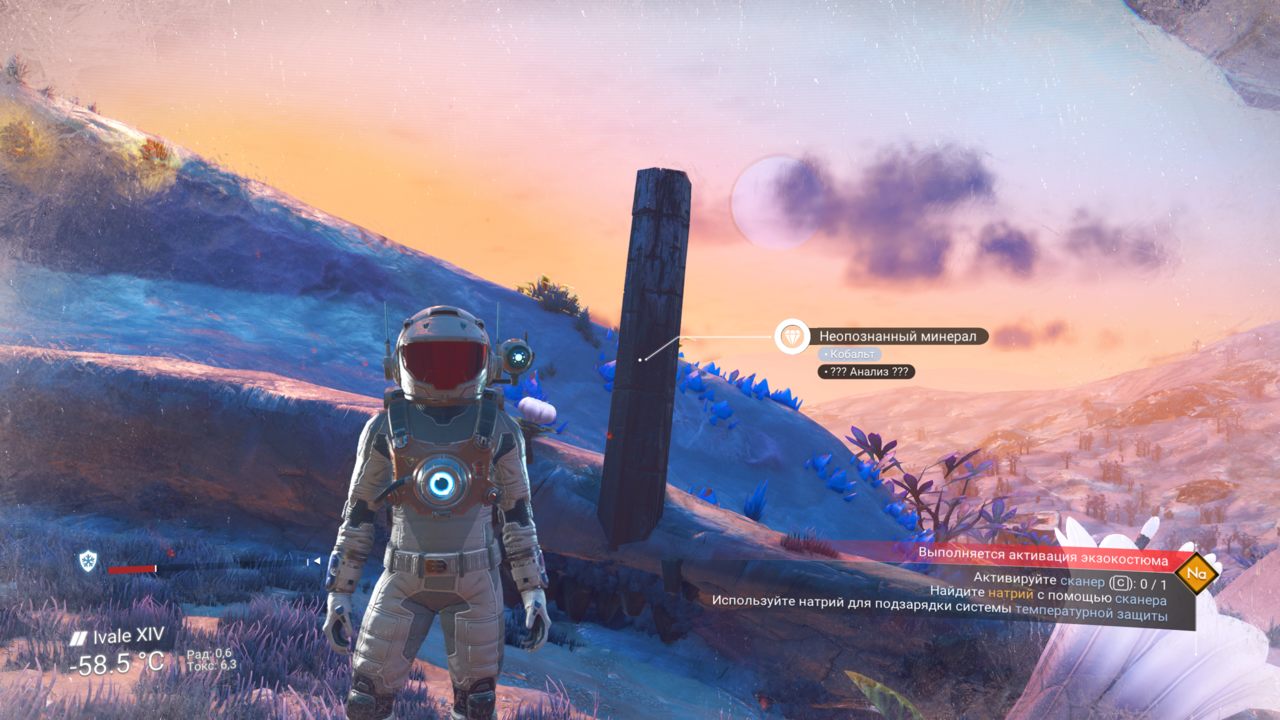1280x720 pixels.
Task: Click the orange Na sodium mission icon
Action: 1195,574
